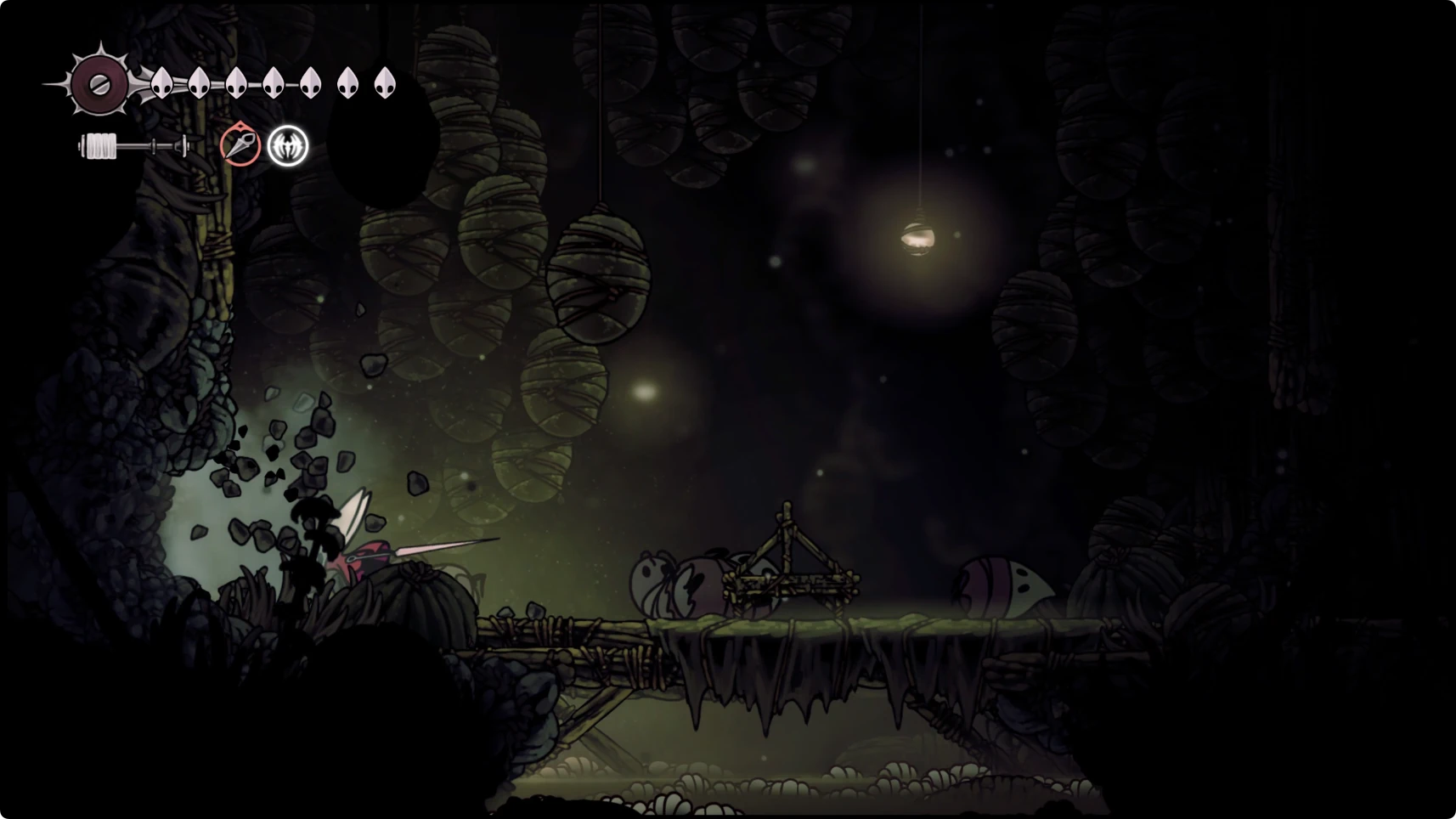Activate the white spider silk skill icon
The height and width of the screenshot is (819, 1456).
pyautogui.click(x=288, y=146)
